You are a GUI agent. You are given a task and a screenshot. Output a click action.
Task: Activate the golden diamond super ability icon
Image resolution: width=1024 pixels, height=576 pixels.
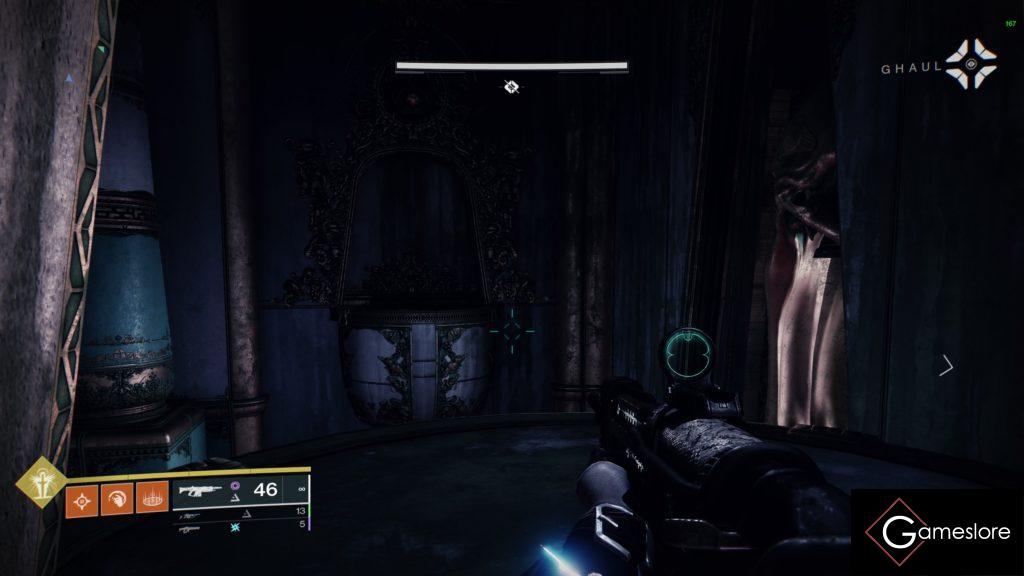click(40, 483)
